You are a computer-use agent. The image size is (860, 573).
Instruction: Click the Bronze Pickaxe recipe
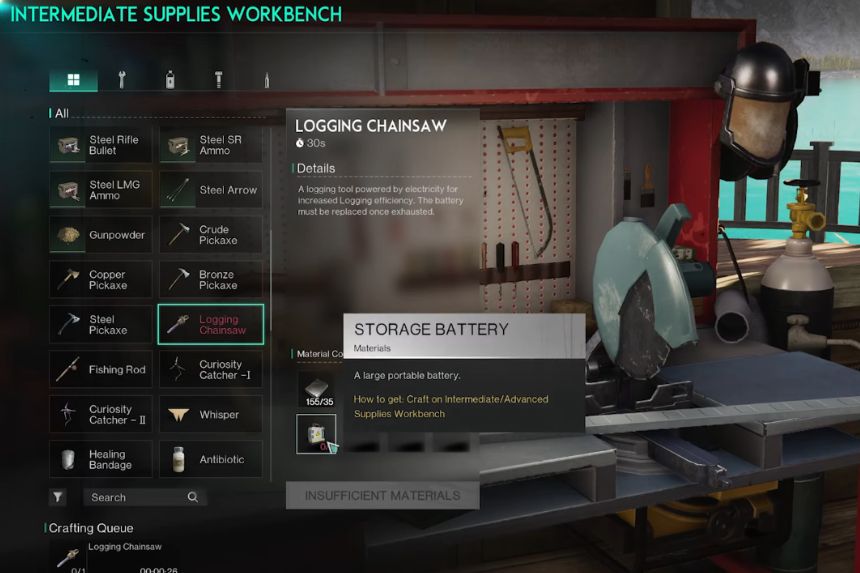[211, 280]
